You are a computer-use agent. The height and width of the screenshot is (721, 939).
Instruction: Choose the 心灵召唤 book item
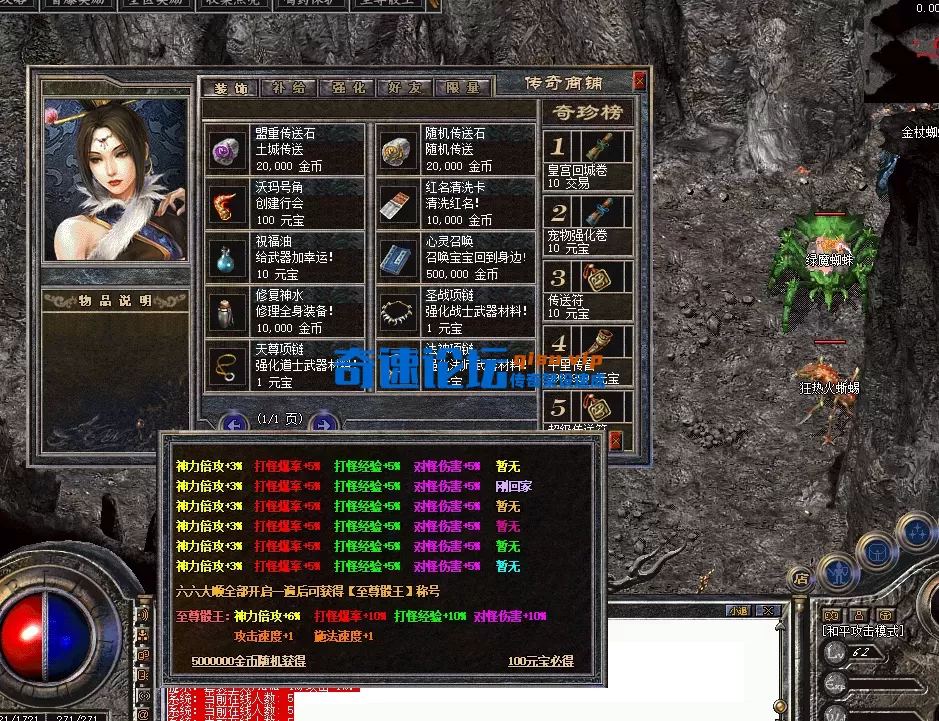pyautogui.click(x=456, y=258)
